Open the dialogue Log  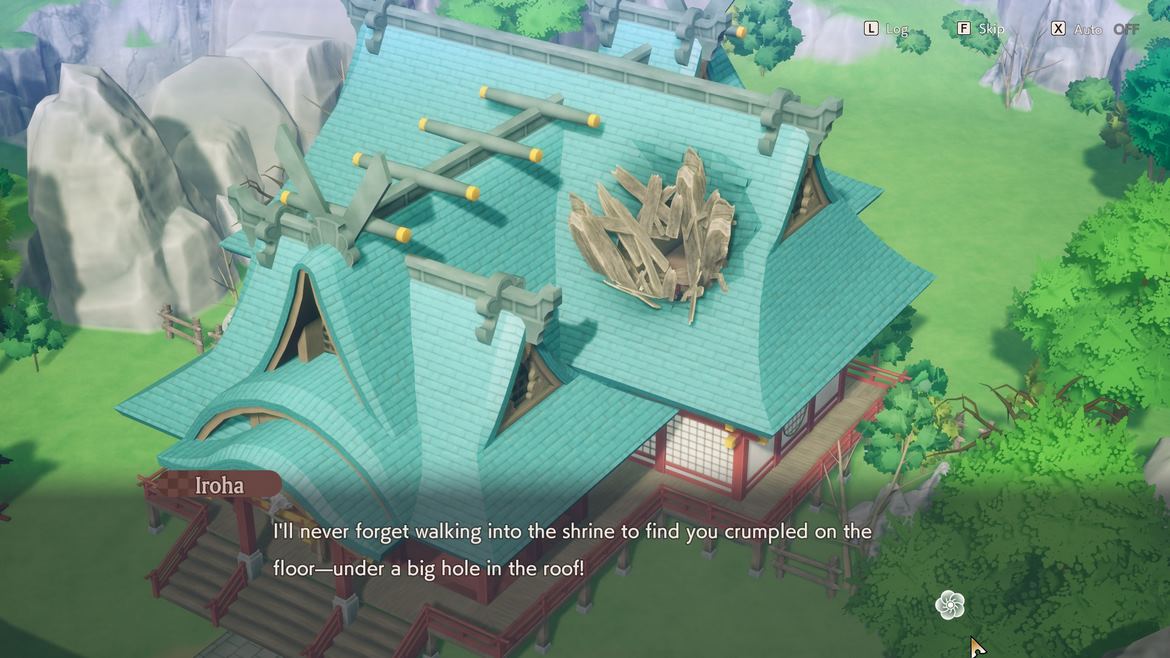[x=886, y=29]
